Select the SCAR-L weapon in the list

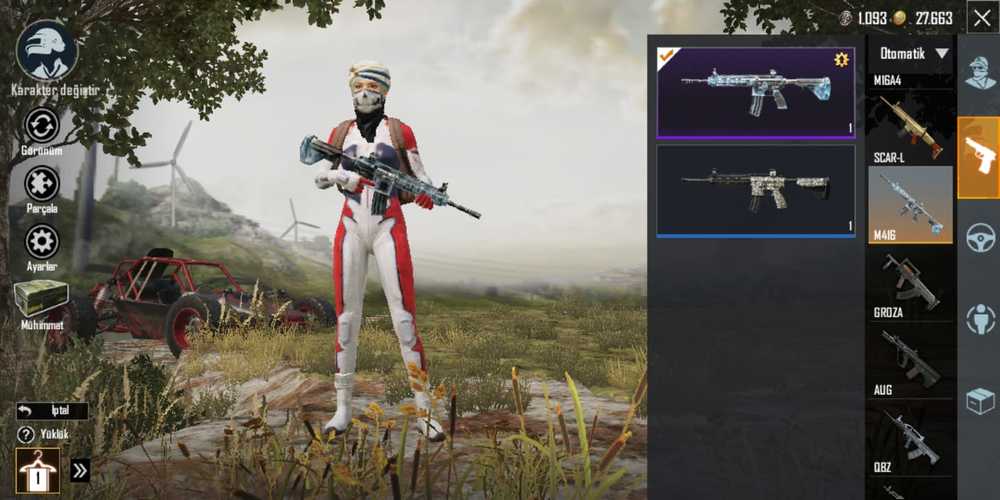[x=910, y=128]
